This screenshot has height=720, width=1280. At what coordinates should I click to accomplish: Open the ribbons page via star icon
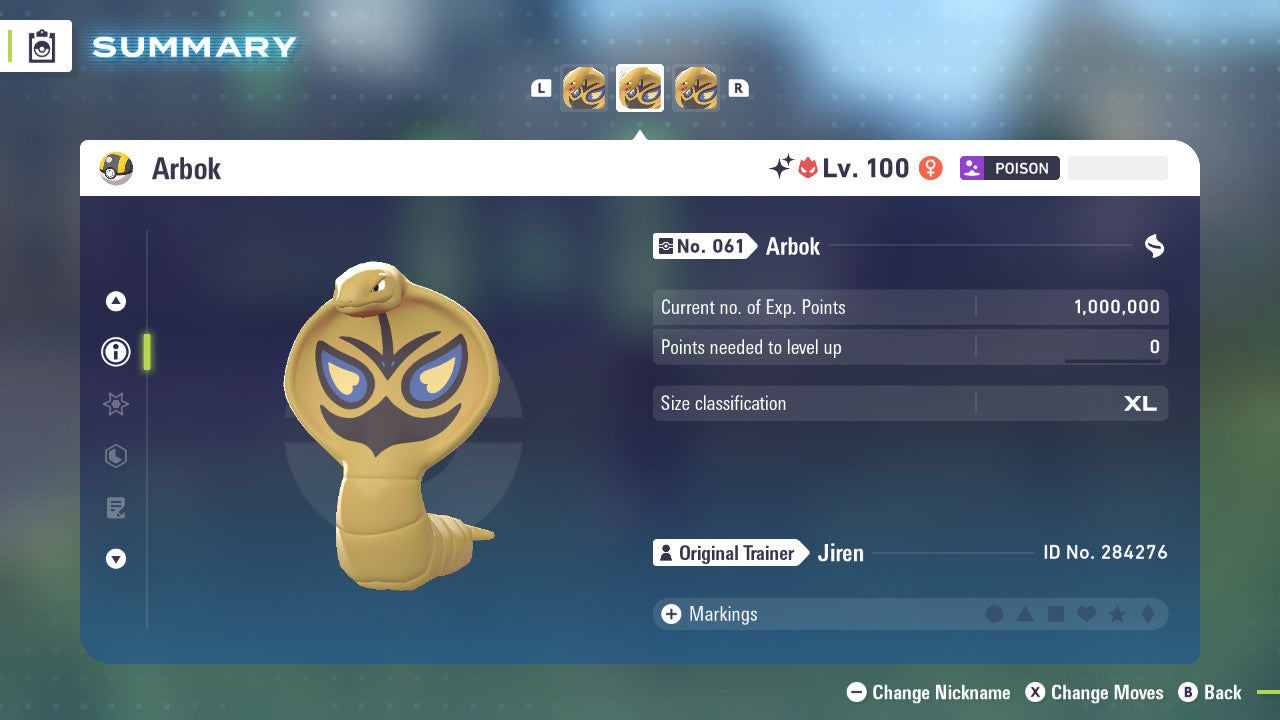point(116,404)
